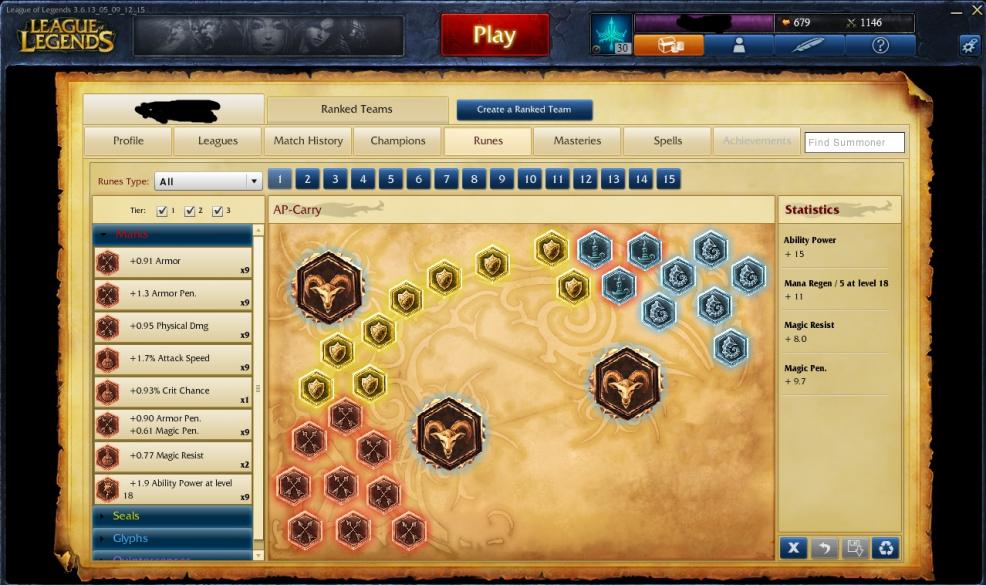The height and width of the screenshot is (585, 986).
Task: Show the Spells tab
Action: coord(667,141)
